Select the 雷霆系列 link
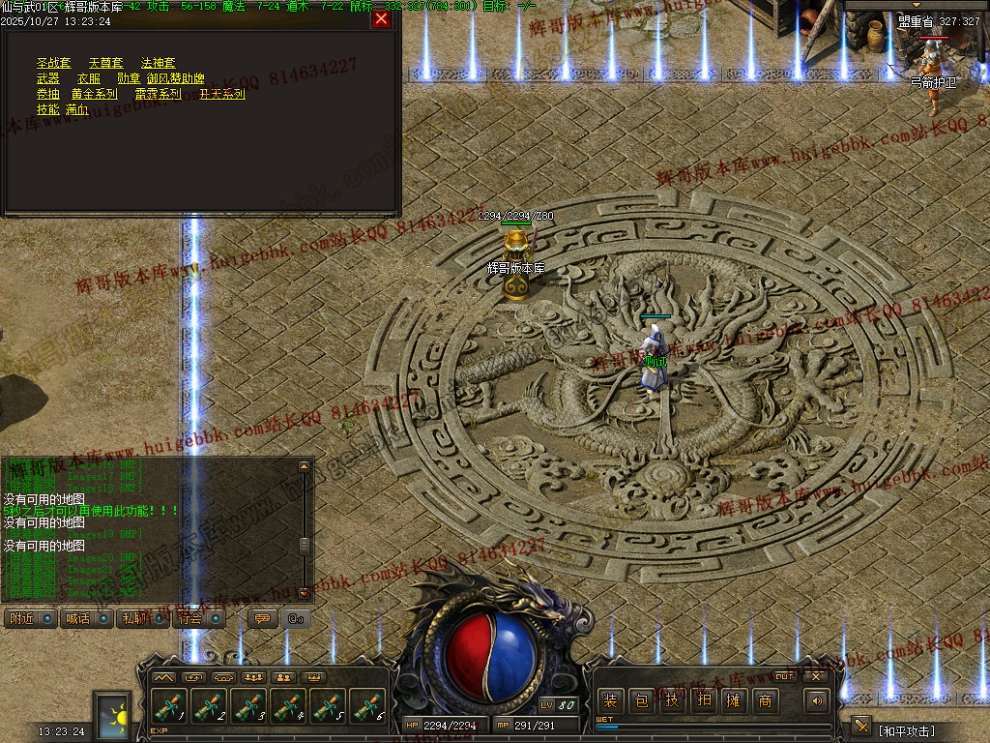The width and height of the screenshot is (990, 743). click(158, 94)
